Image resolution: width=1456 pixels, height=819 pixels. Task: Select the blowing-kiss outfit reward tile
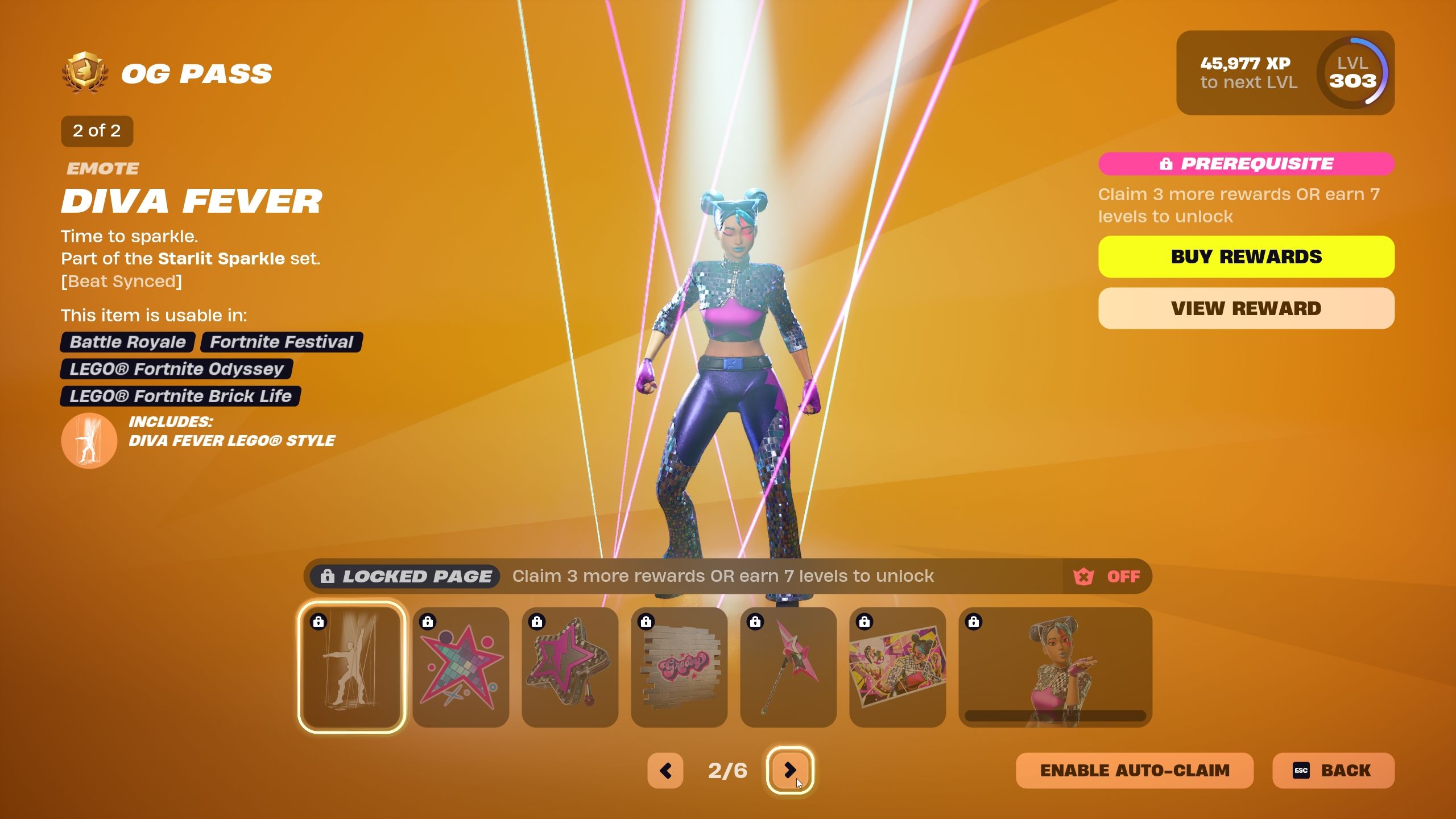click(x=1055, y=667)
